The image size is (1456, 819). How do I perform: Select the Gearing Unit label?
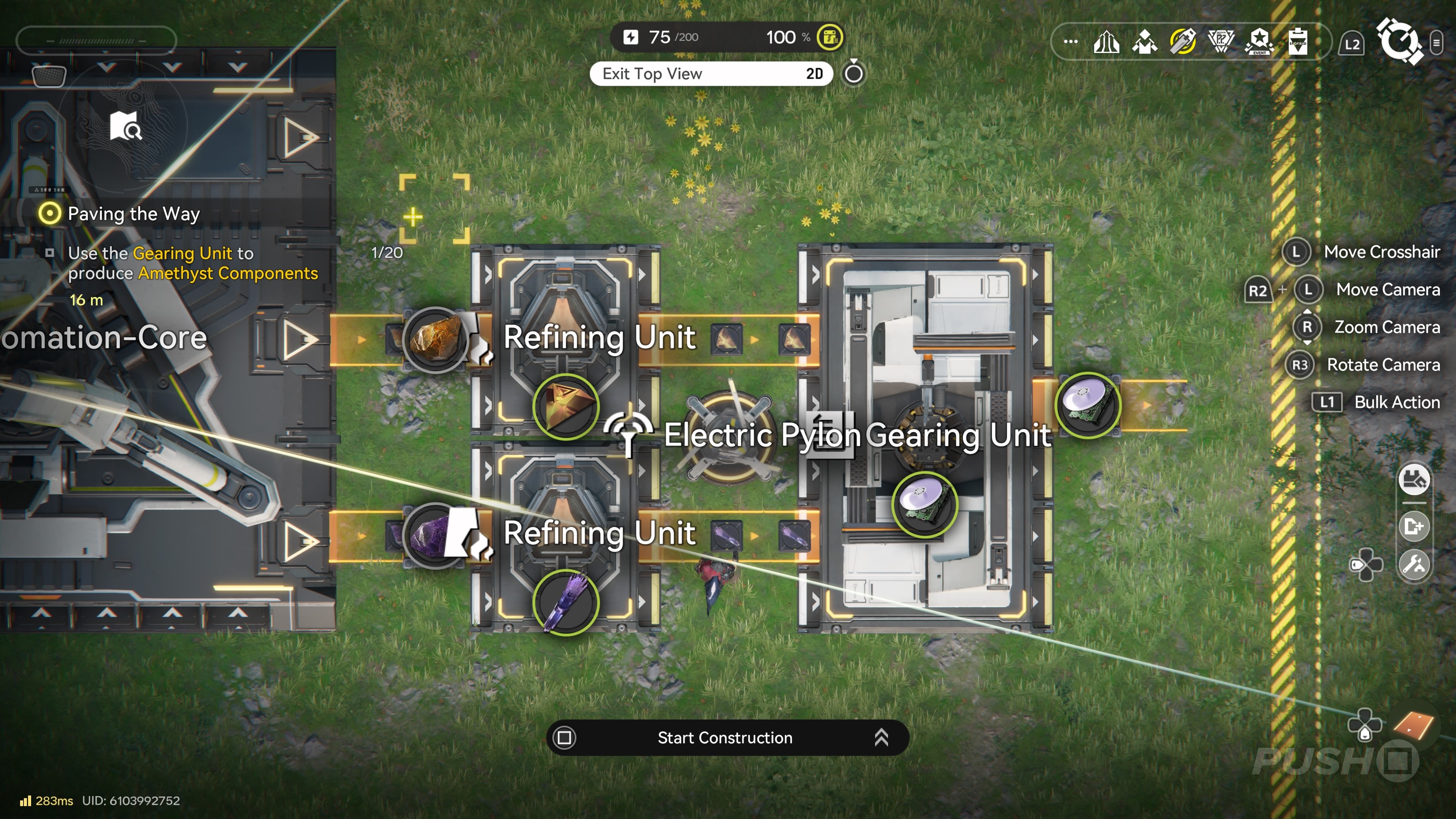tap(958, 435)
